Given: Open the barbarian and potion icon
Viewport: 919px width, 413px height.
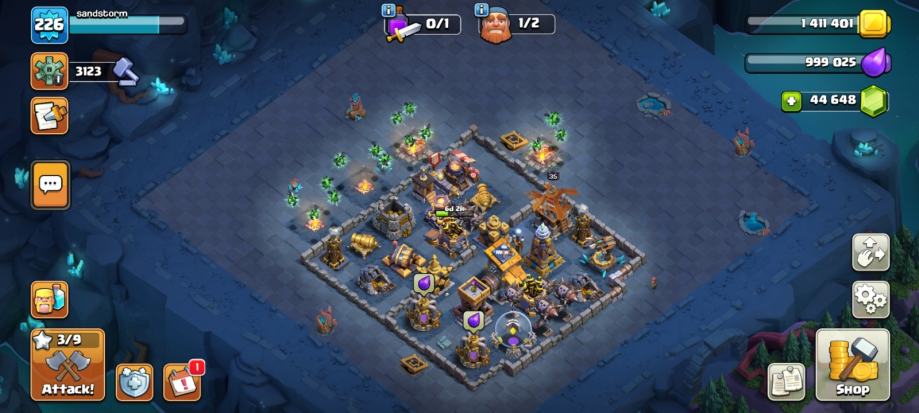Looking at the screenshot, I should click(49, 299).
